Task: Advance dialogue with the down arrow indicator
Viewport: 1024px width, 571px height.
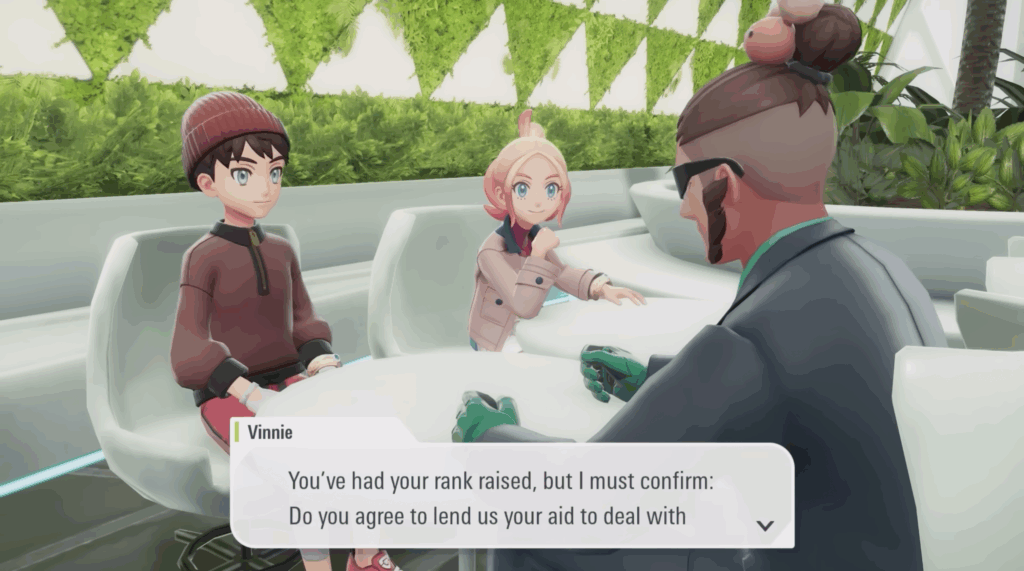Action: 765,525
